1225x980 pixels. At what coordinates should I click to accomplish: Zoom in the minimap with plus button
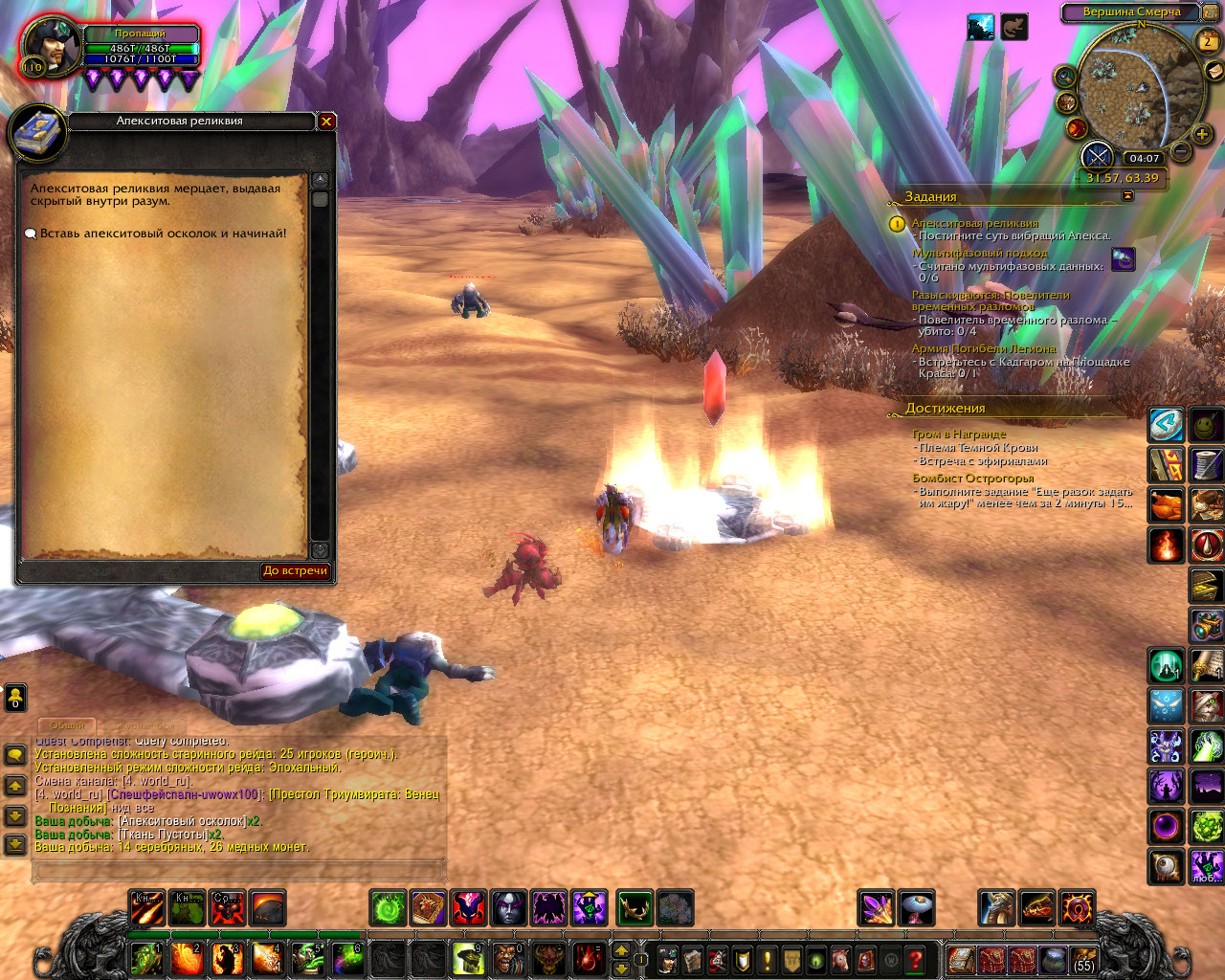(1202, 134)
